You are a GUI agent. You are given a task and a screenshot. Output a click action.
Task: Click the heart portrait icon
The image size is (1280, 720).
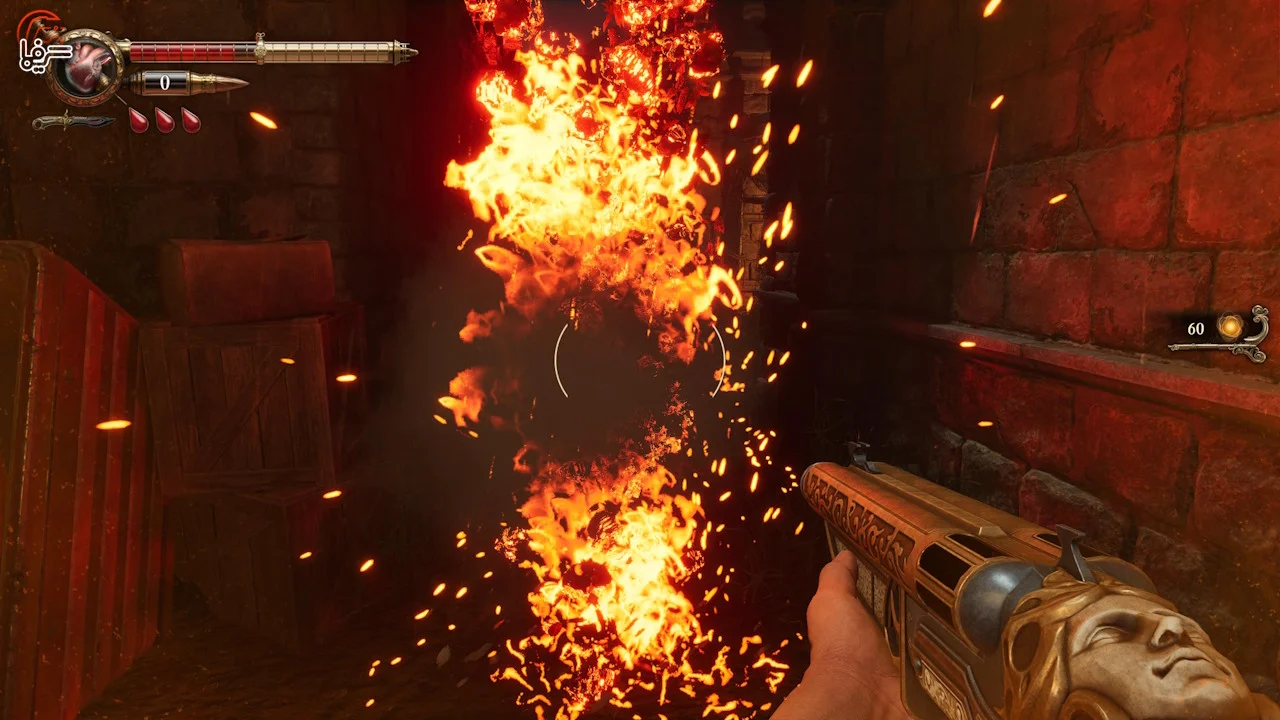(x=87, y=67)
